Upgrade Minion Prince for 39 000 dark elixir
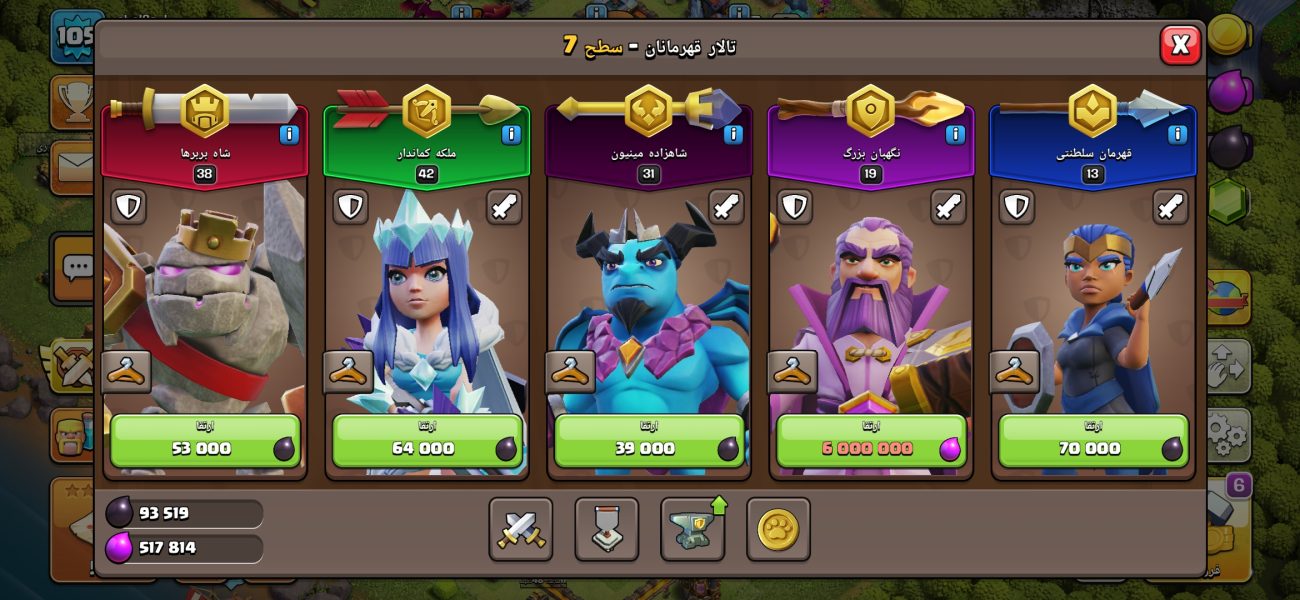Viewport: 1300px width, 600px height. (649, 441)
